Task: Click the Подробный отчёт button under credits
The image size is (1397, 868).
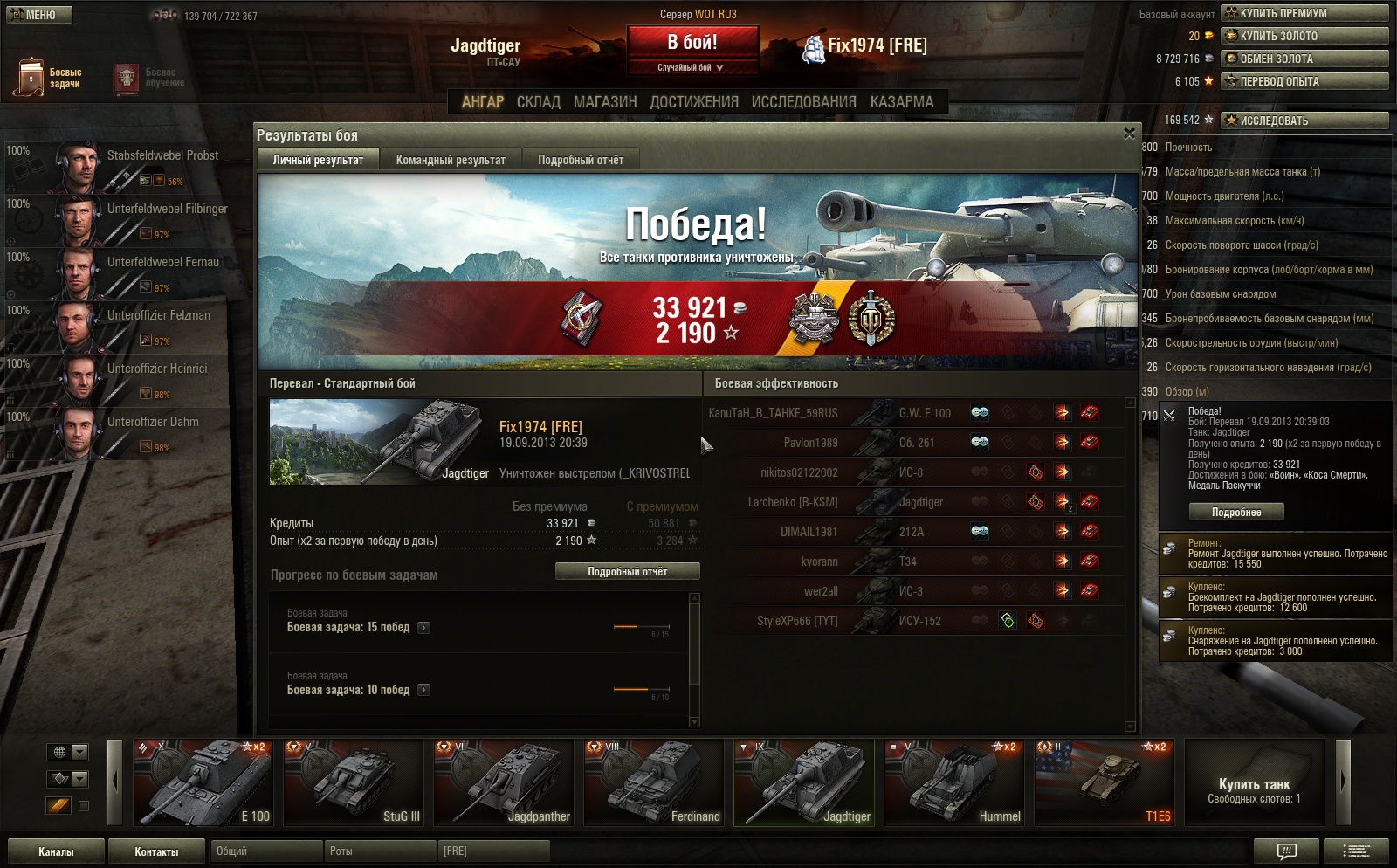Action: [x=627, y=571]
